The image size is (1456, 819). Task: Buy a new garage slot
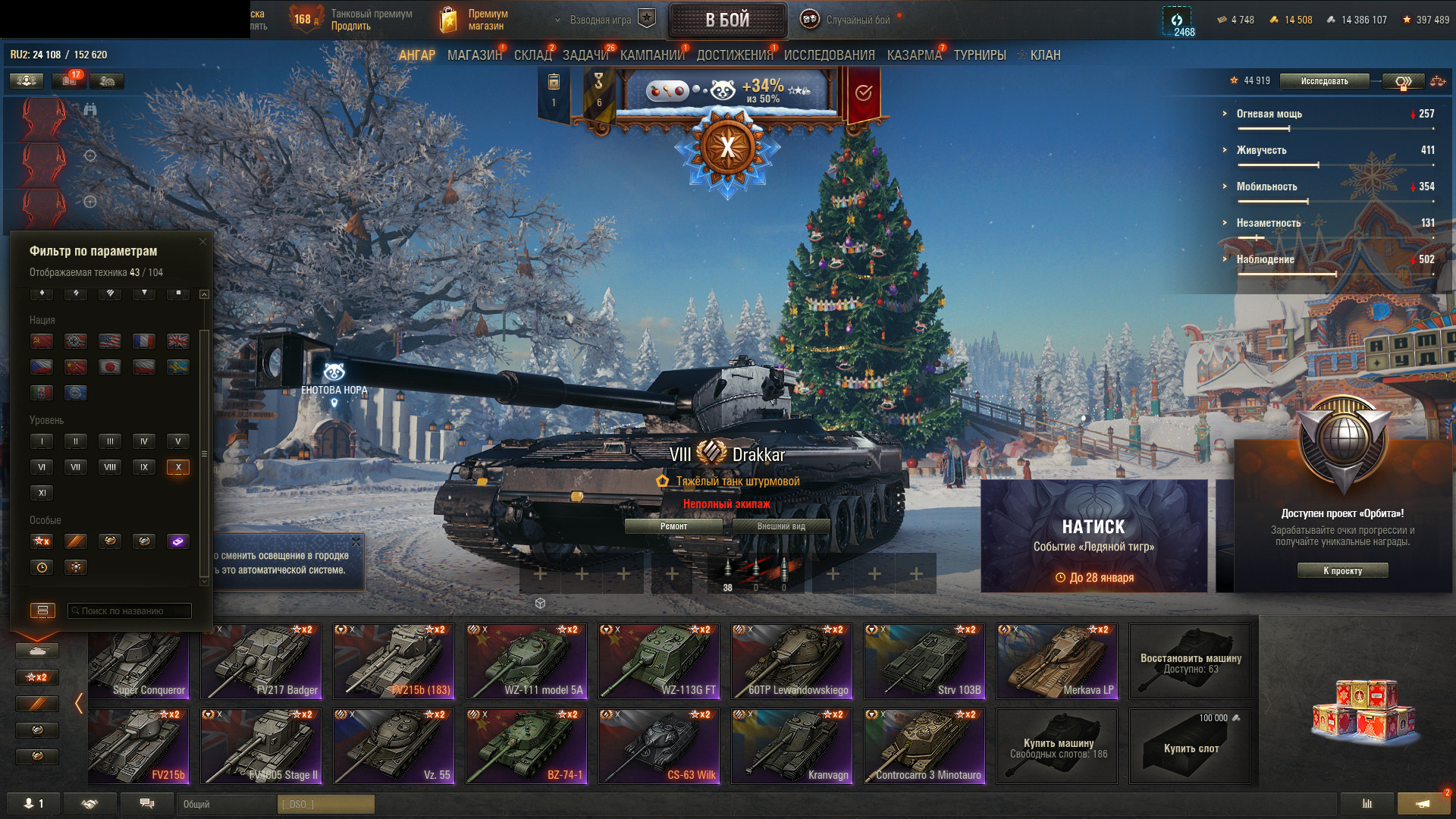(x=1190, y=746)
